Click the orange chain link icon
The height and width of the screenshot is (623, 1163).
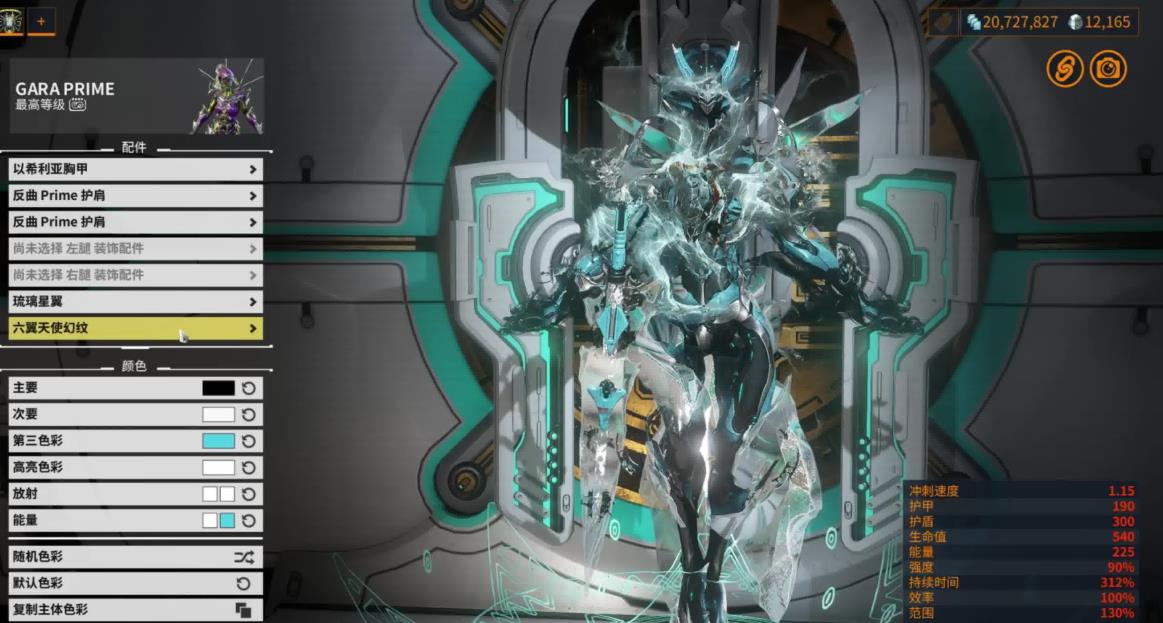tap(1065, 68)
